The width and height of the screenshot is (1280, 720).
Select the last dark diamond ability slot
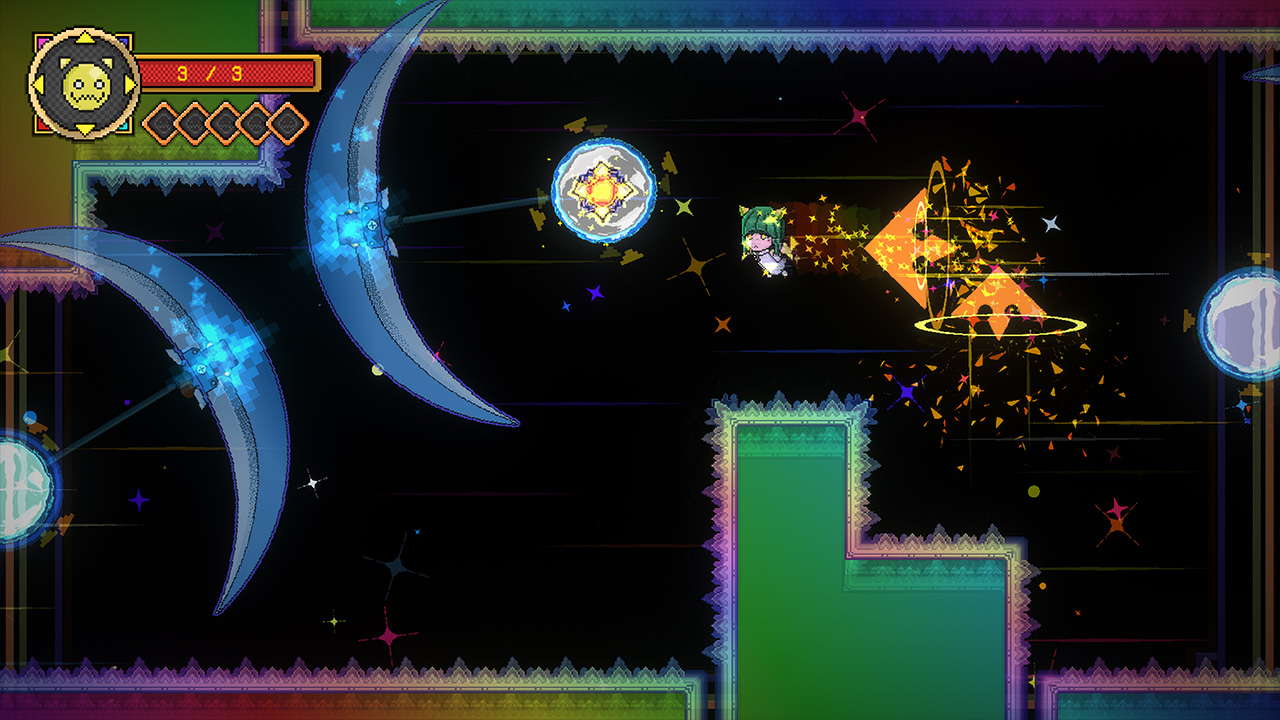pos(287,125)
